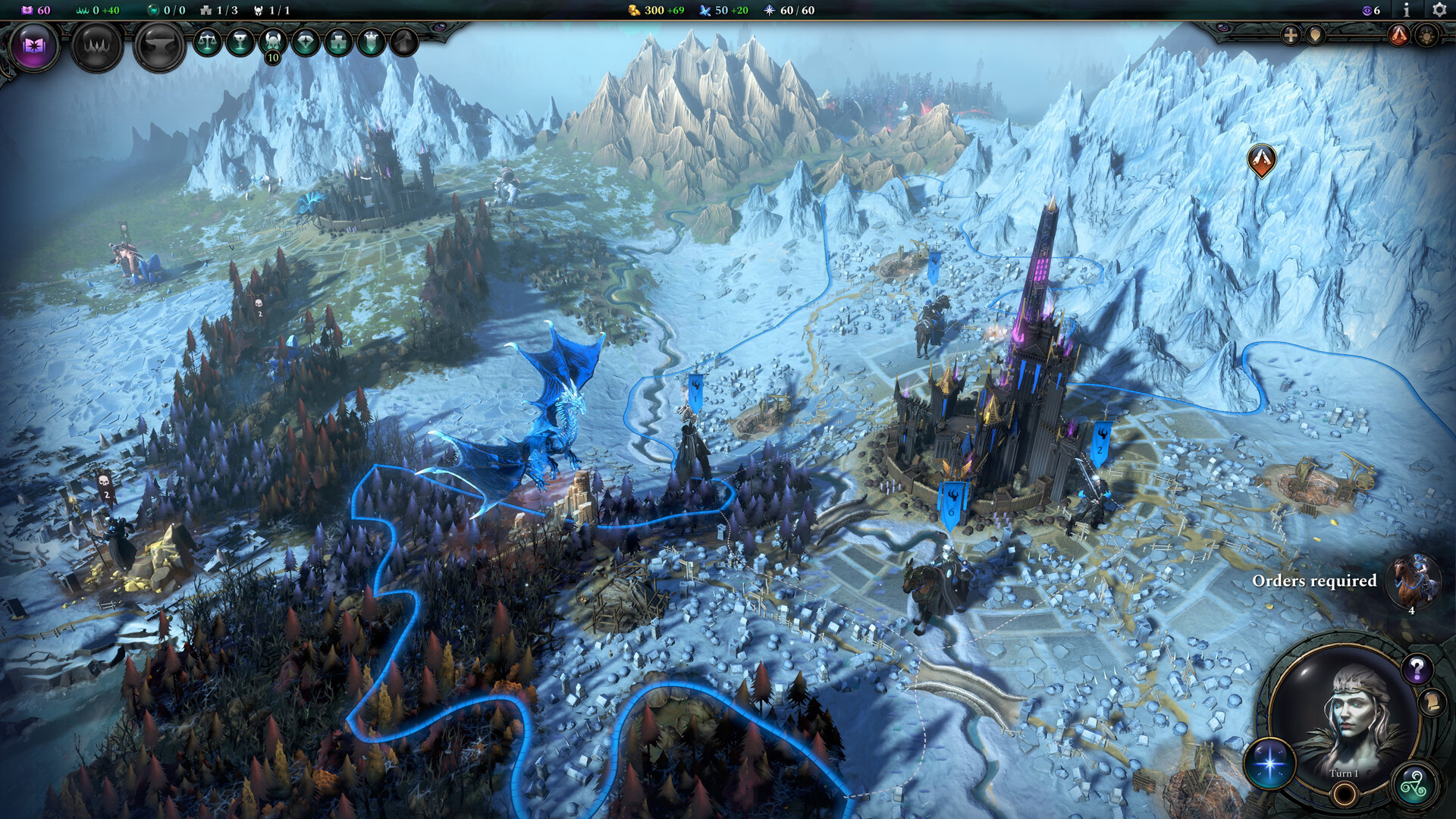Click the diamond gem icon

(x=306, y=42)
